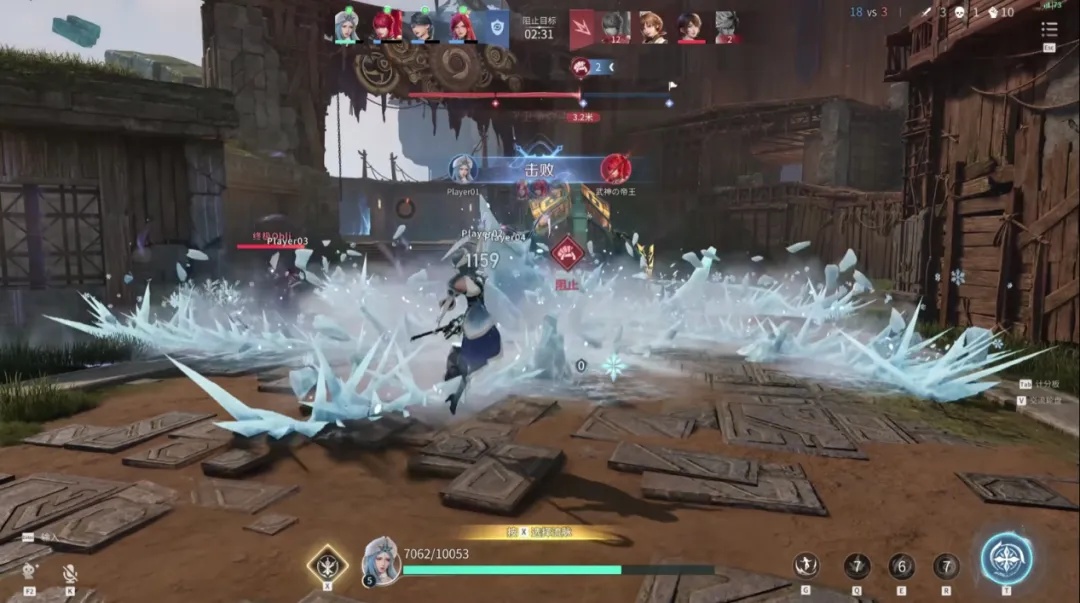This screenshot has height=603, width=1080.
Task: Select the brown-haired enemy portrait in the top bar
Action: click(652, 26)
